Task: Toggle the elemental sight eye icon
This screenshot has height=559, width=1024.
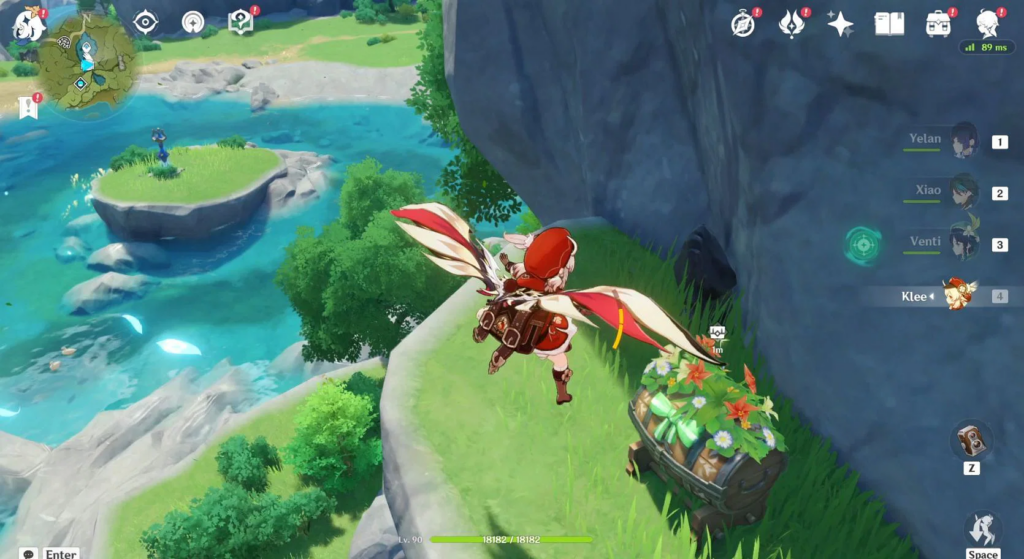Action: (146, 22)
